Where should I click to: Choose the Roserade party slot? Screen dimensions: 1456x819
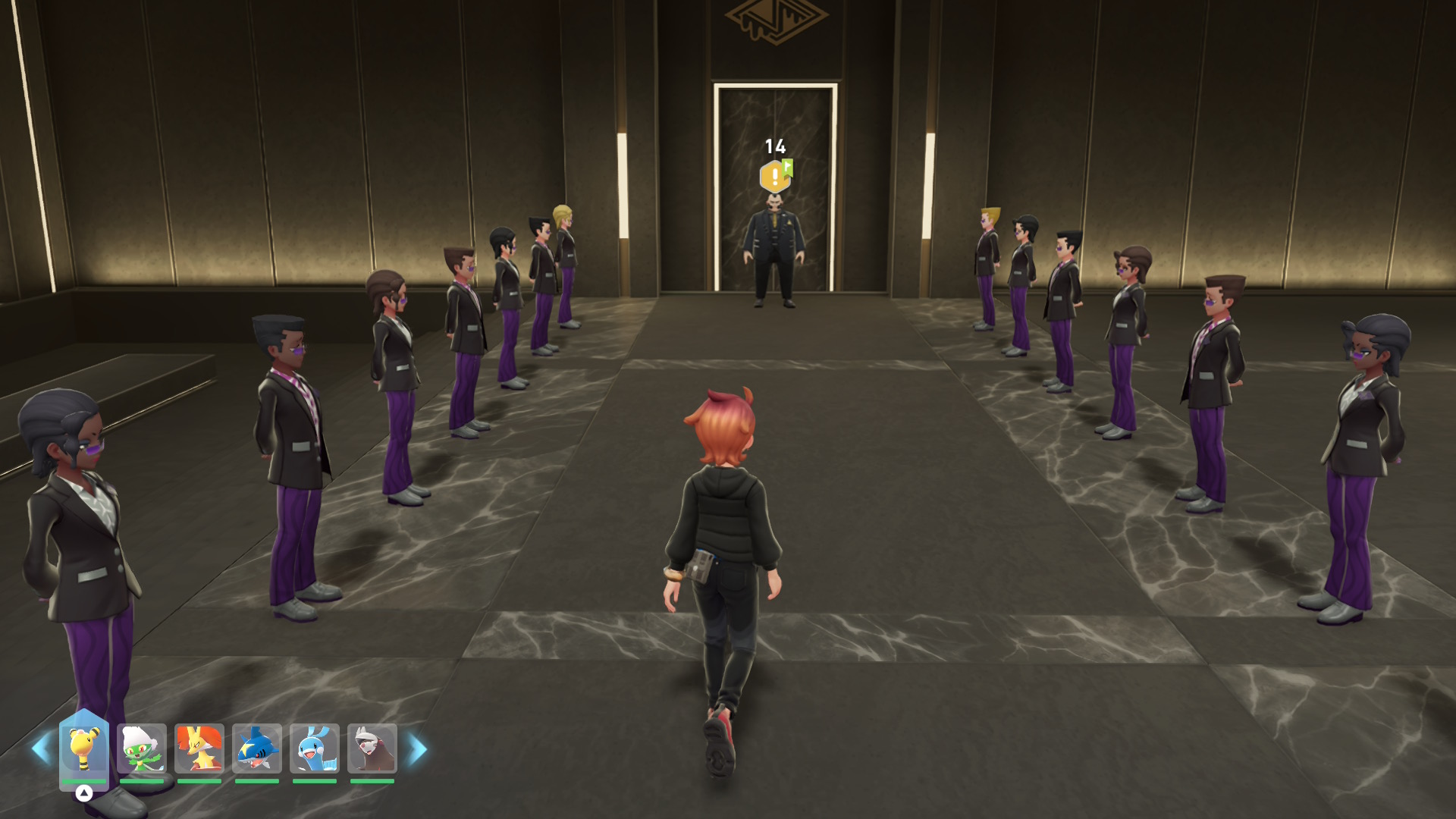(142, 748)
